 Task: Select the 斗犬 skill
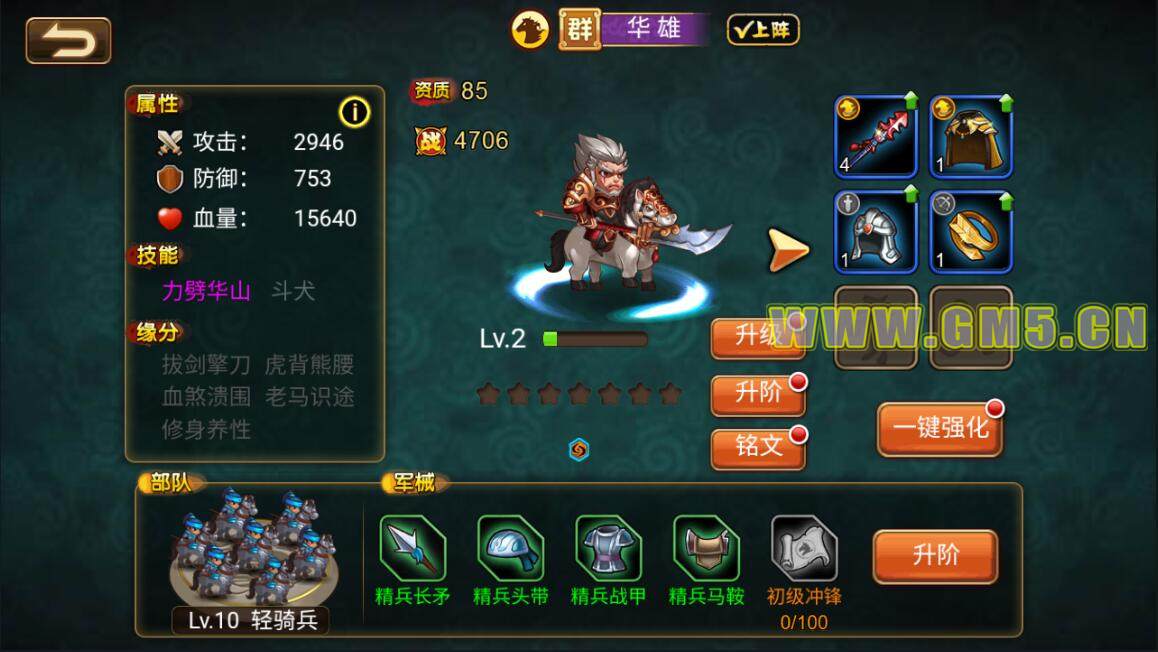[293, 291]
